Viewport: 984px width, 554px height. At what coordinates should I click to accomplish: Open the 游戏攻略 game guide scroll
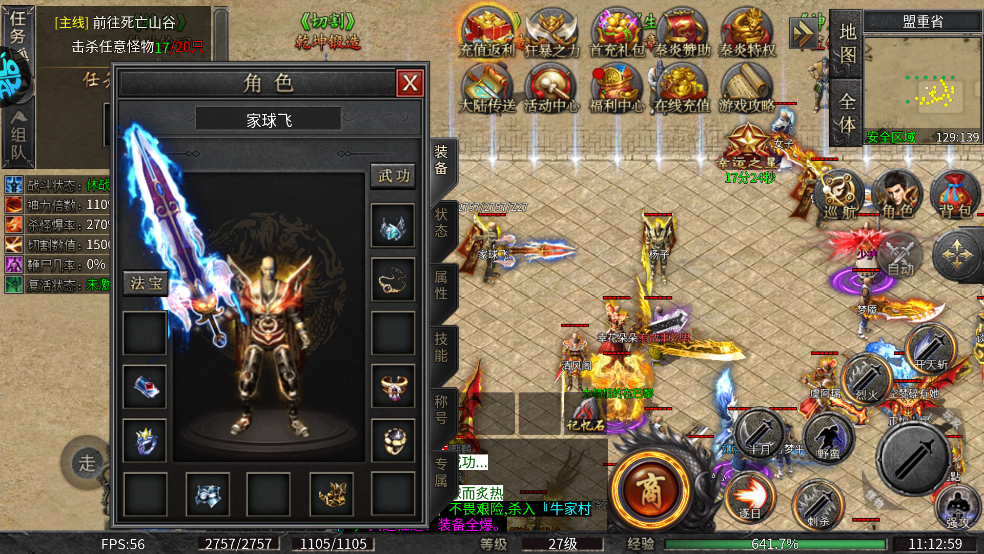[746, 88]
